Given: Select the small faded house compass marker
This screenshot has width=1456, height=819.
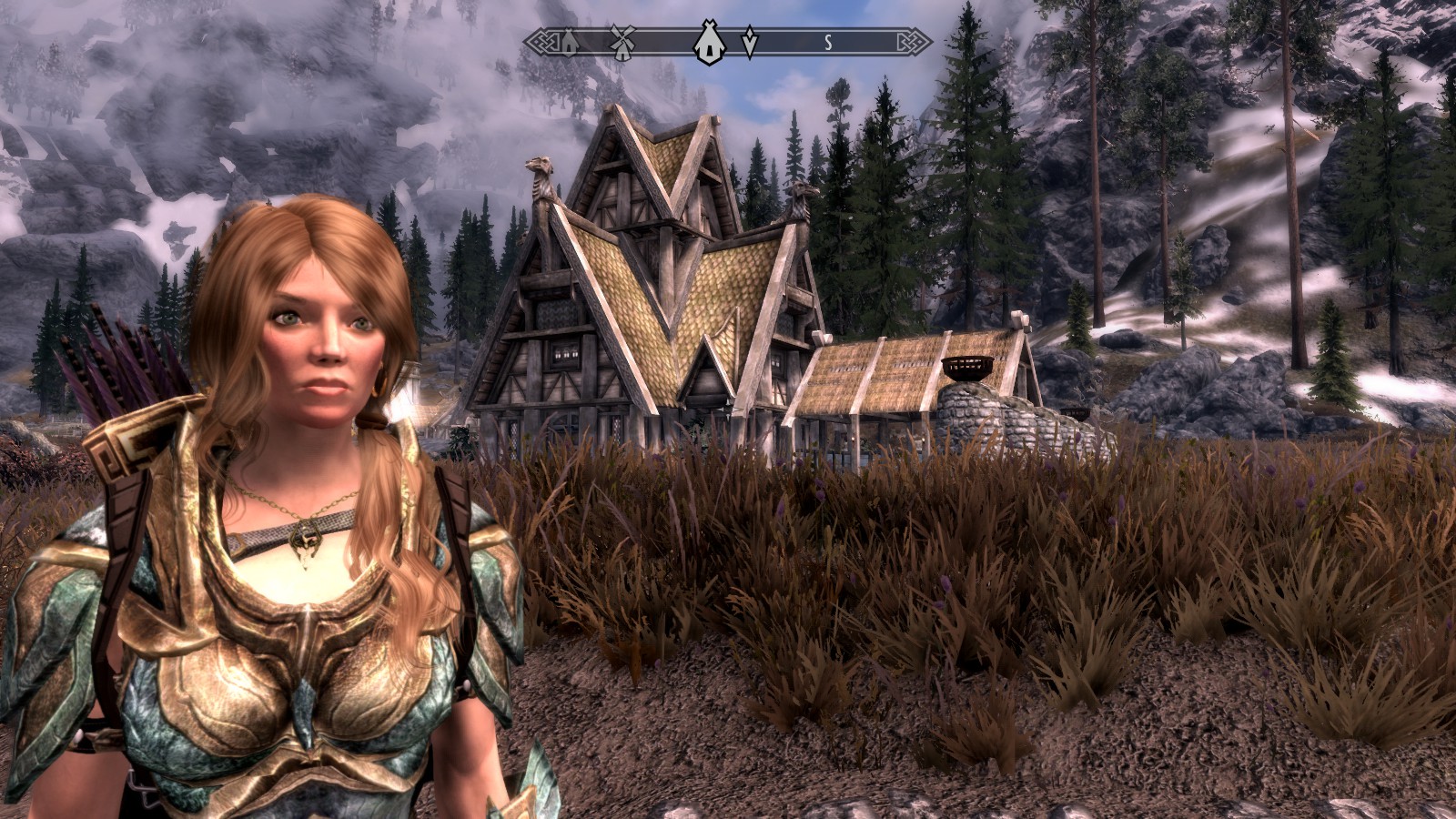Looking at the screenshot, I should click(569, 43).
